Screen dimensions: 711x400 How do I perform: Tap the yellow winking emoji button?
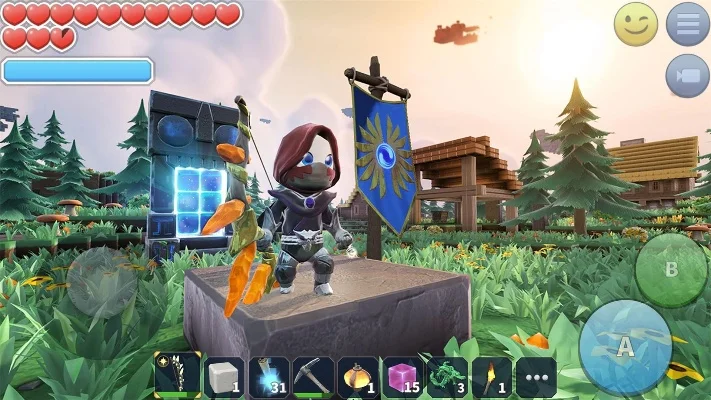point(636,23)
